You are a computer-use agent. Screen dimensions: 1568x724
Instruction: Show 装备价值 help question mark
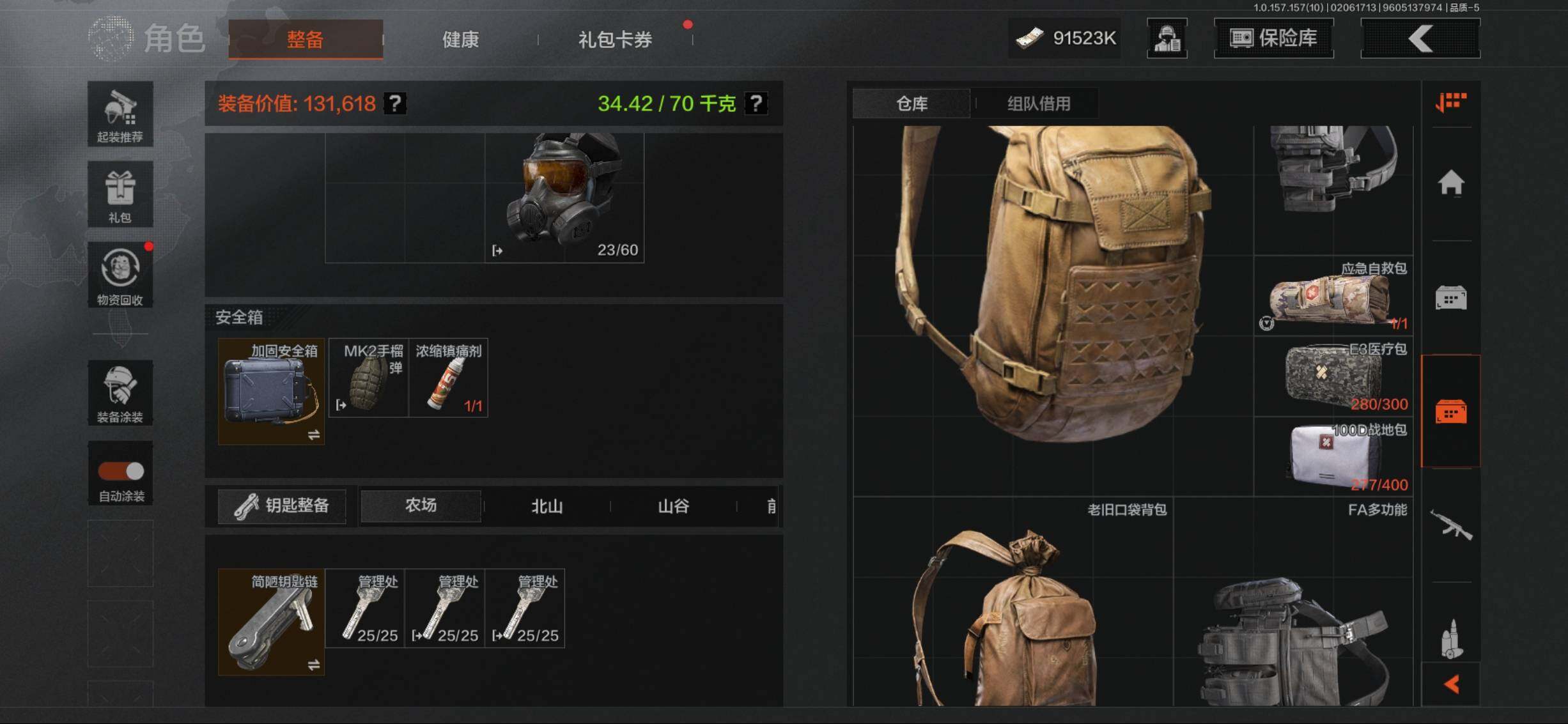coord(395,104)
